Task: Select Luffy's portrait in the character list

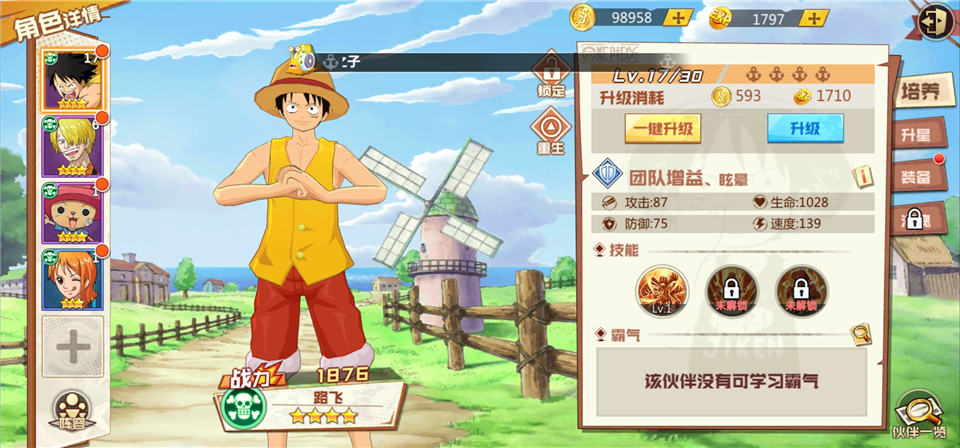Action: [x=70, y=78]
